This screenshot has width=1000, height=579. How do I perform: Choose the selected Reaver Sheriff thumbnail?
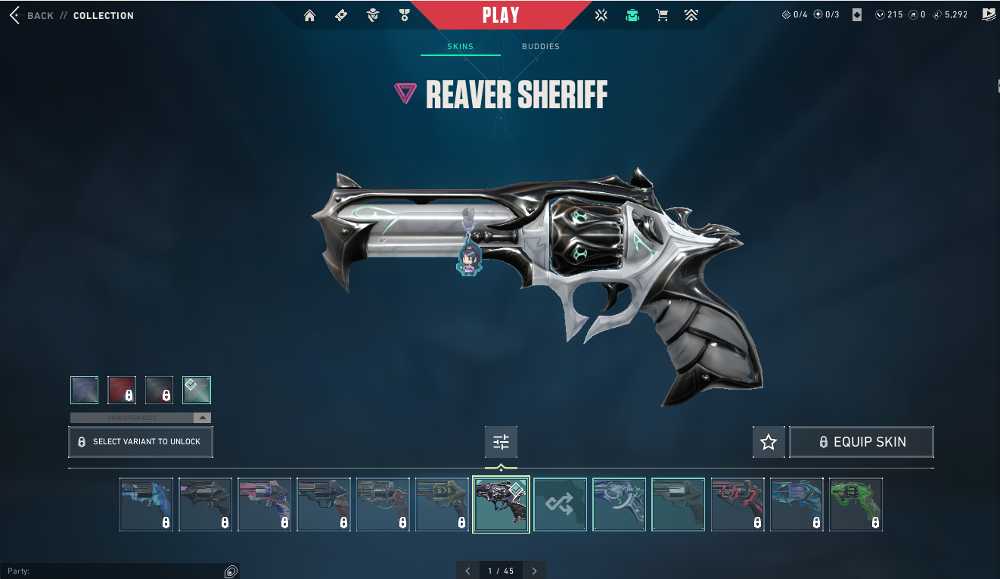click(x=501, y=504)
